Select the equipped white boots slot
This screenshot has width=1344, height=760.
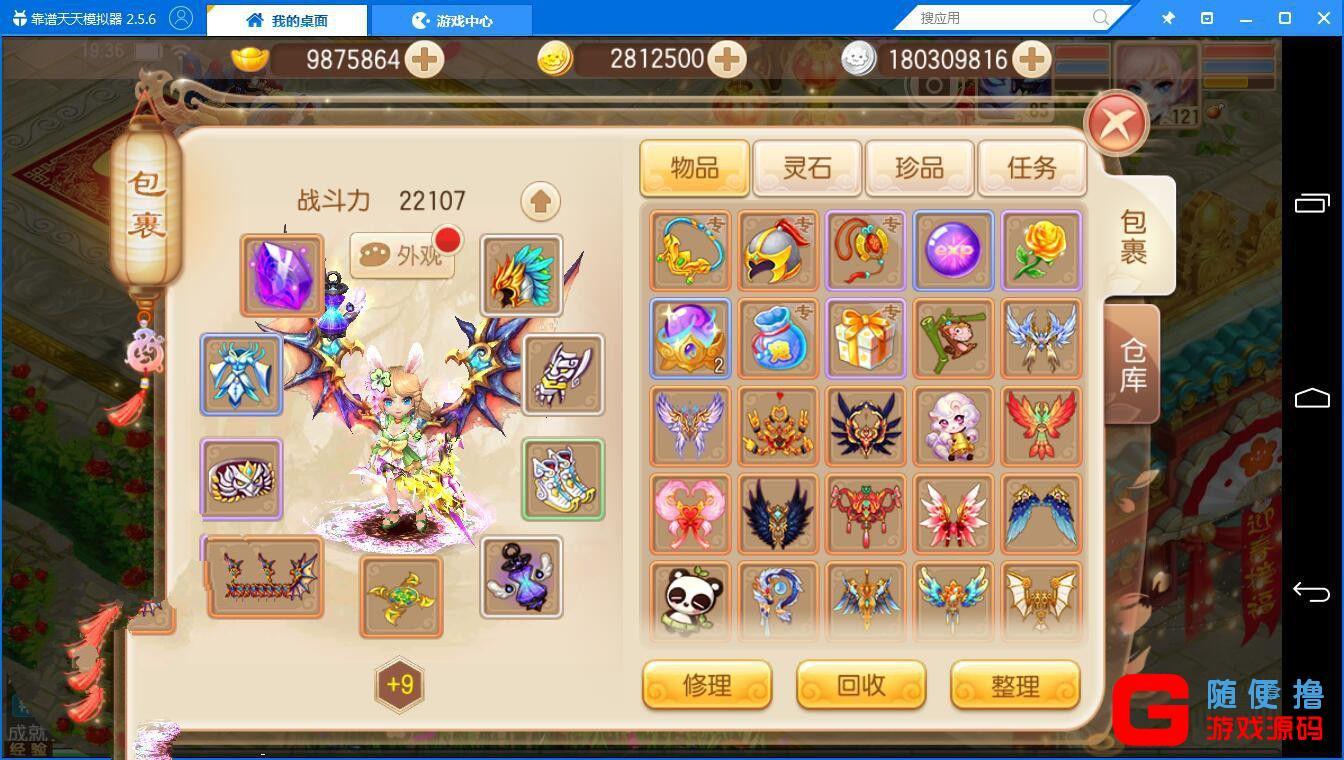click(x=563, y=480)
